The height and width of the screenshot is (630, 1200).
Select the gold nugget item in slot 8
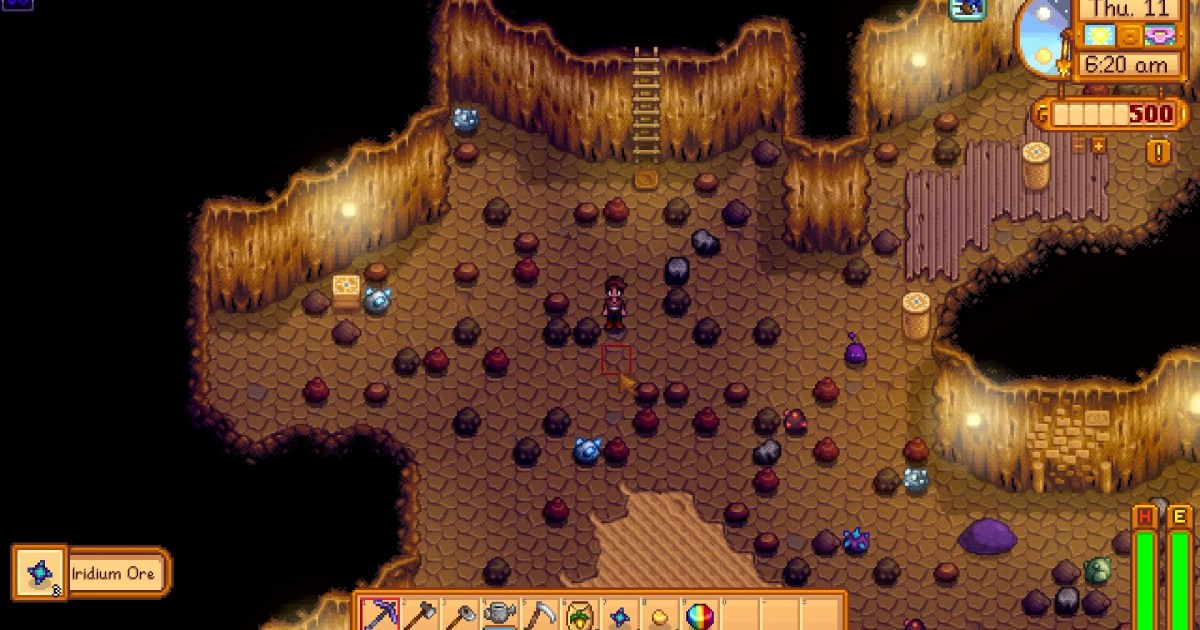(659, 614)
